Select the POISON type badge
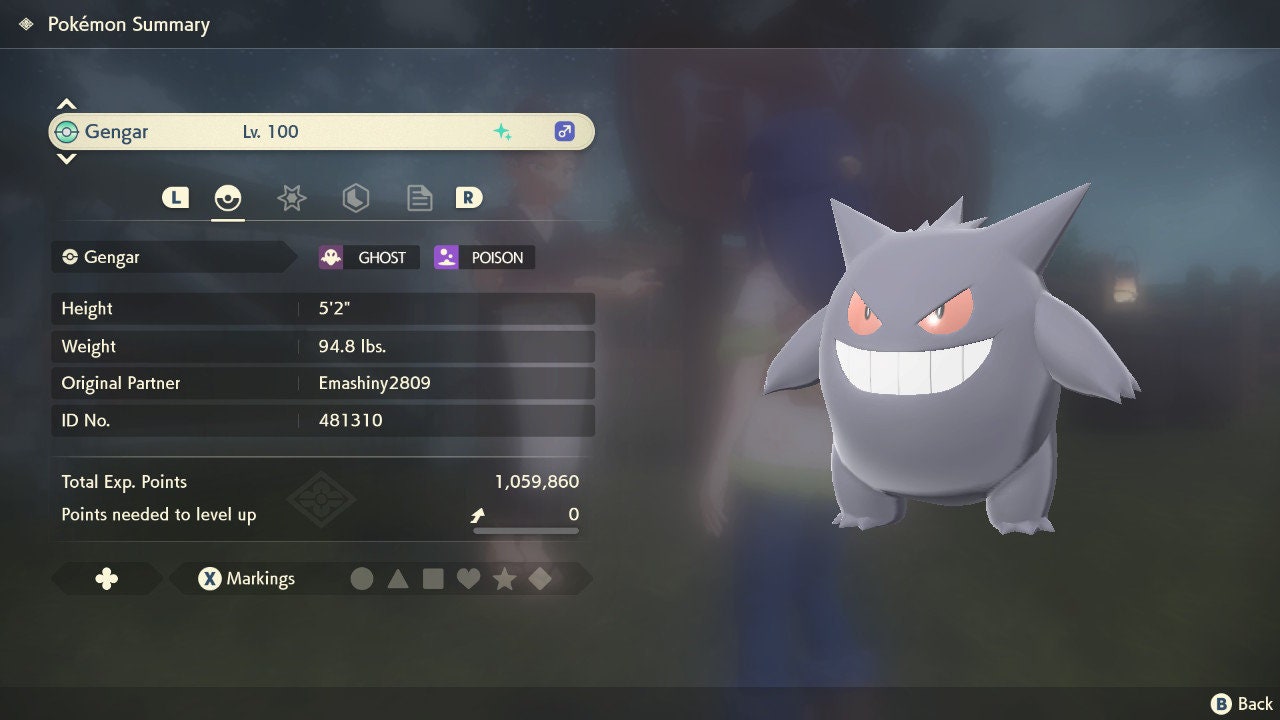Viewport: 1280px width, 720px height. 485,258
